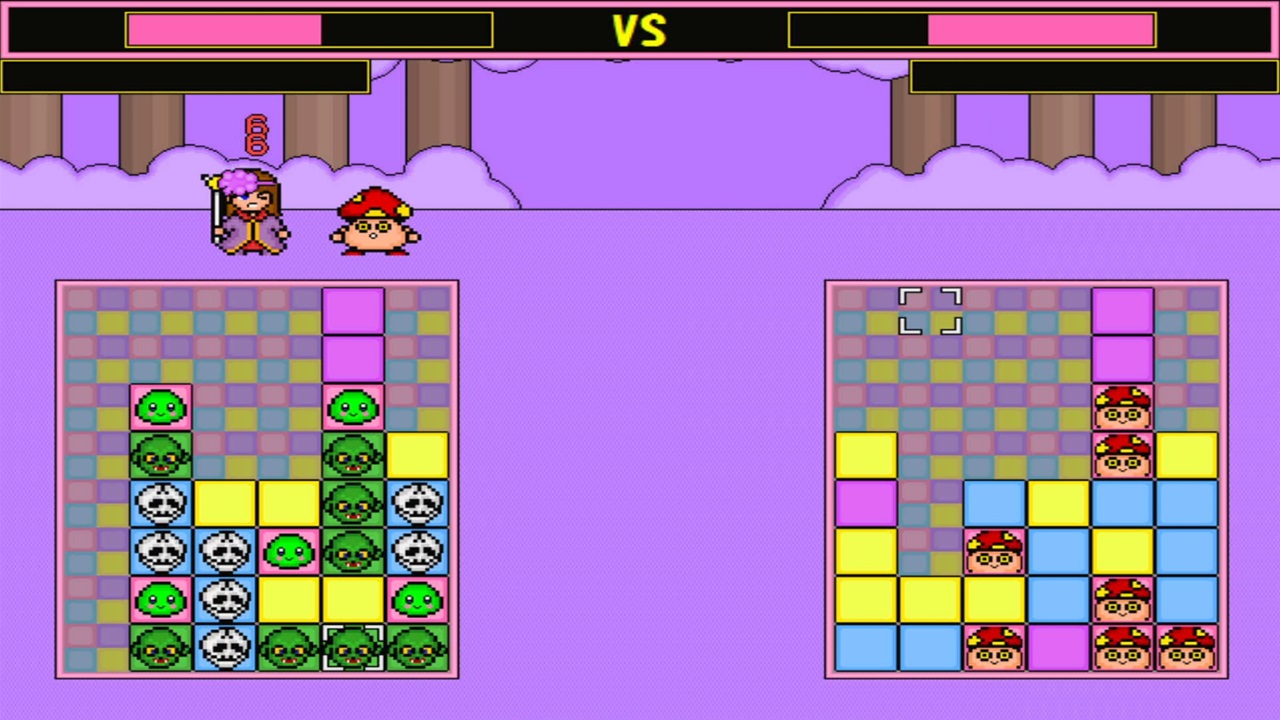1280x720 pixels.
Task: Select the green frog tile beside the yellow blocks
Action: click(x=289, y=550)
